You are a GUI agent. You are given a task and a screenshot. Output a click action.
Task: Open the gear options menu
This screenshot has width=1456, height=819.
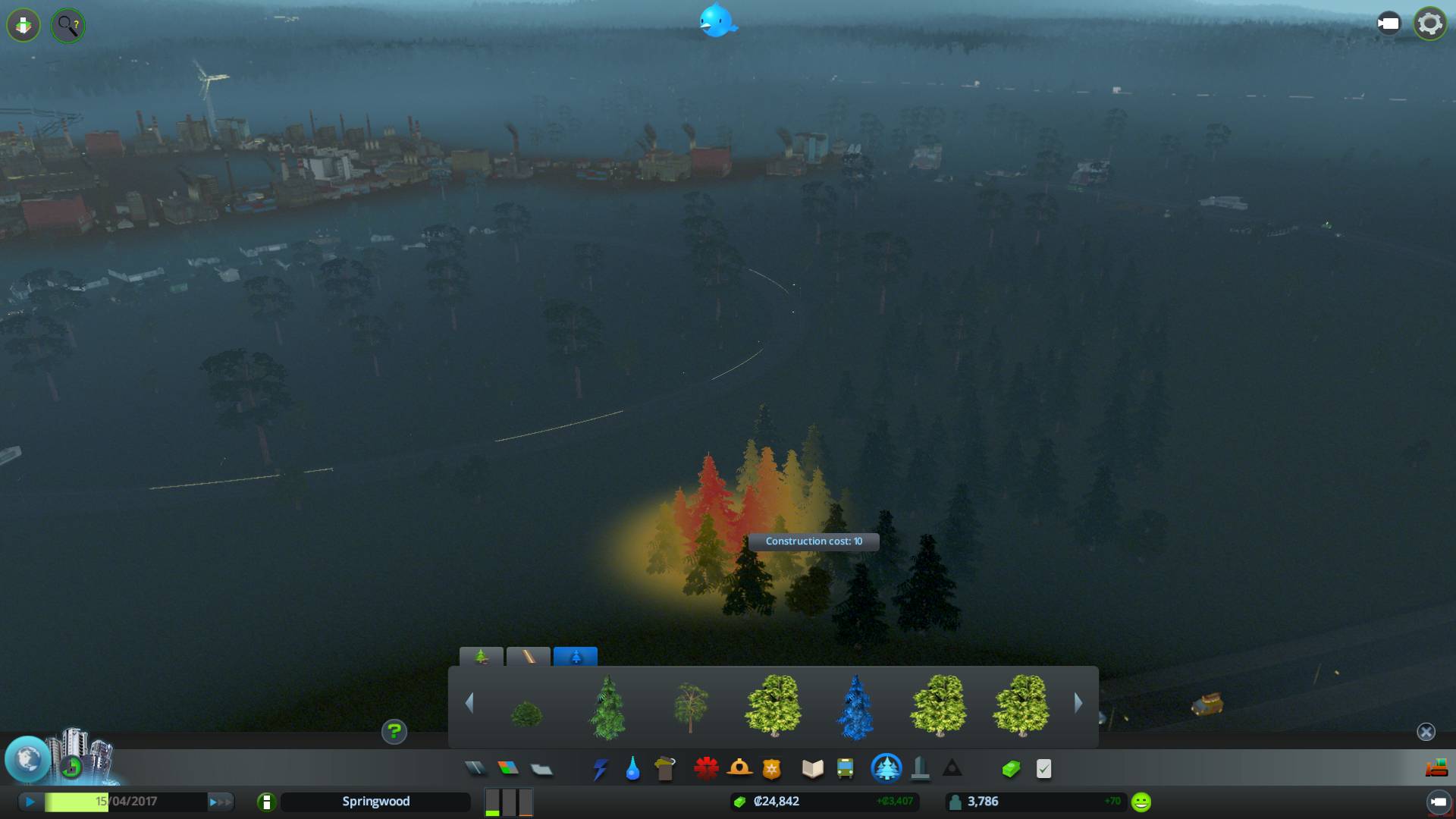(x=1429, y=24)
